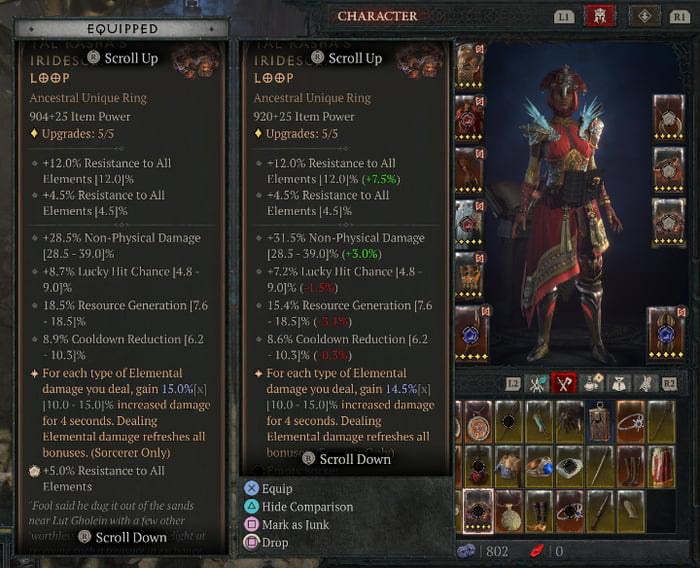This screenshot has height=568, width=700.
Task: Open the diamond-emblem tab beside the helmet tab
Action: click(644, 16)
